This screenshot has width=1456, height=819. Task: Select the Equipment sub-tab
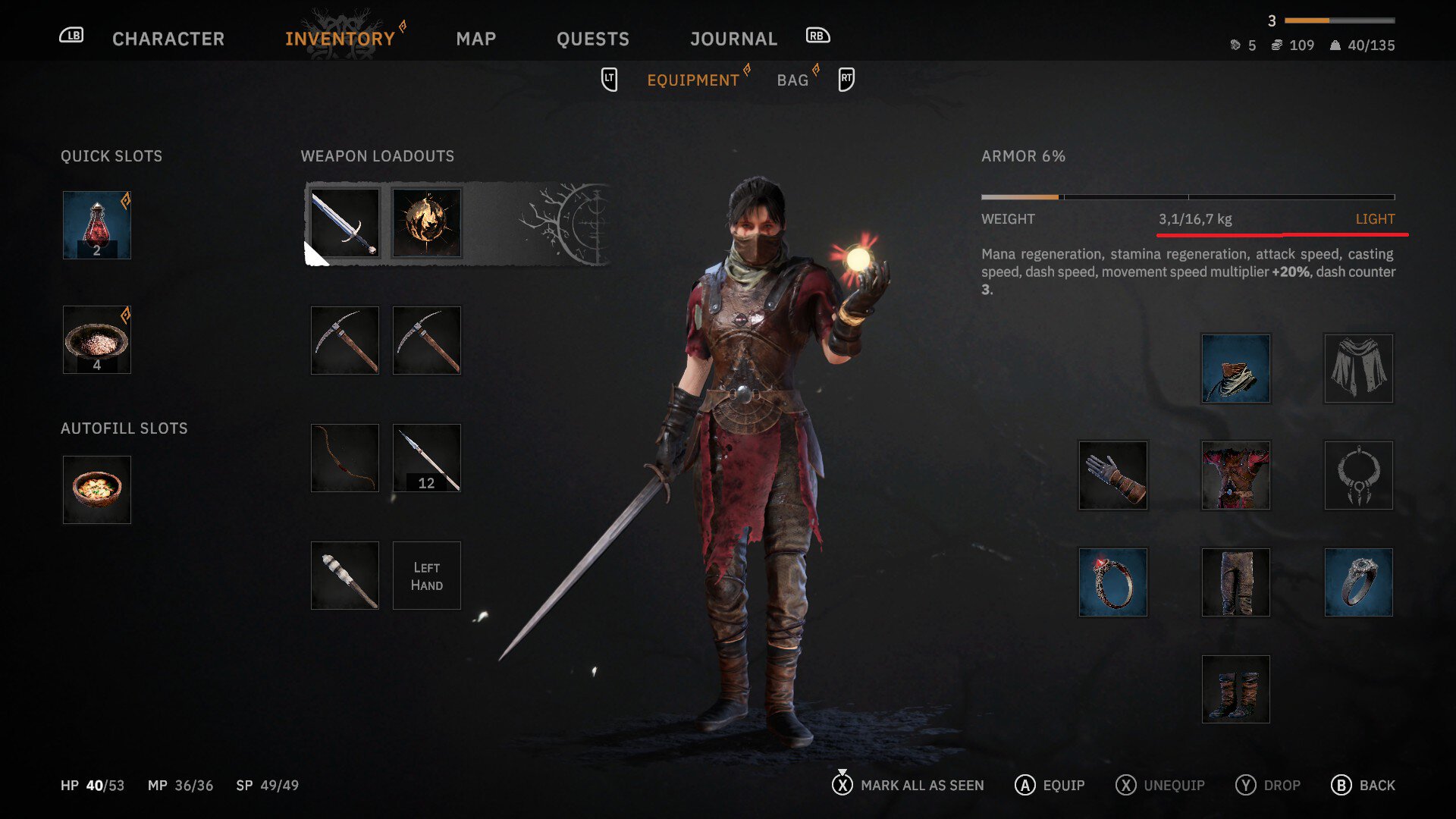click(x=692, y=80)
